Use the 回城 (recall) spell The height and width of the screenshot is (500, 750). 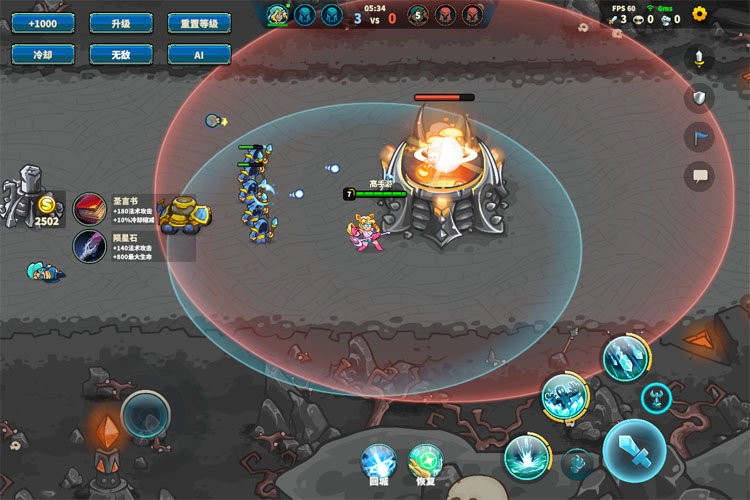tap(379, 461)
